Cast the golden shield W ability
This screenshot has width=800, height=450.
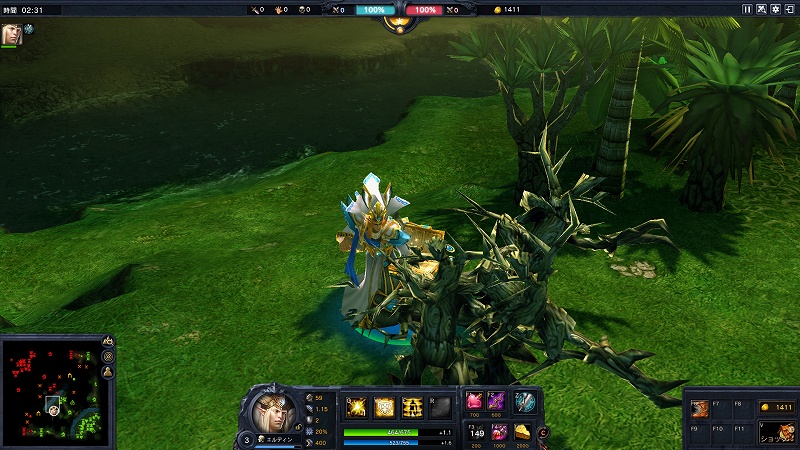384,406
